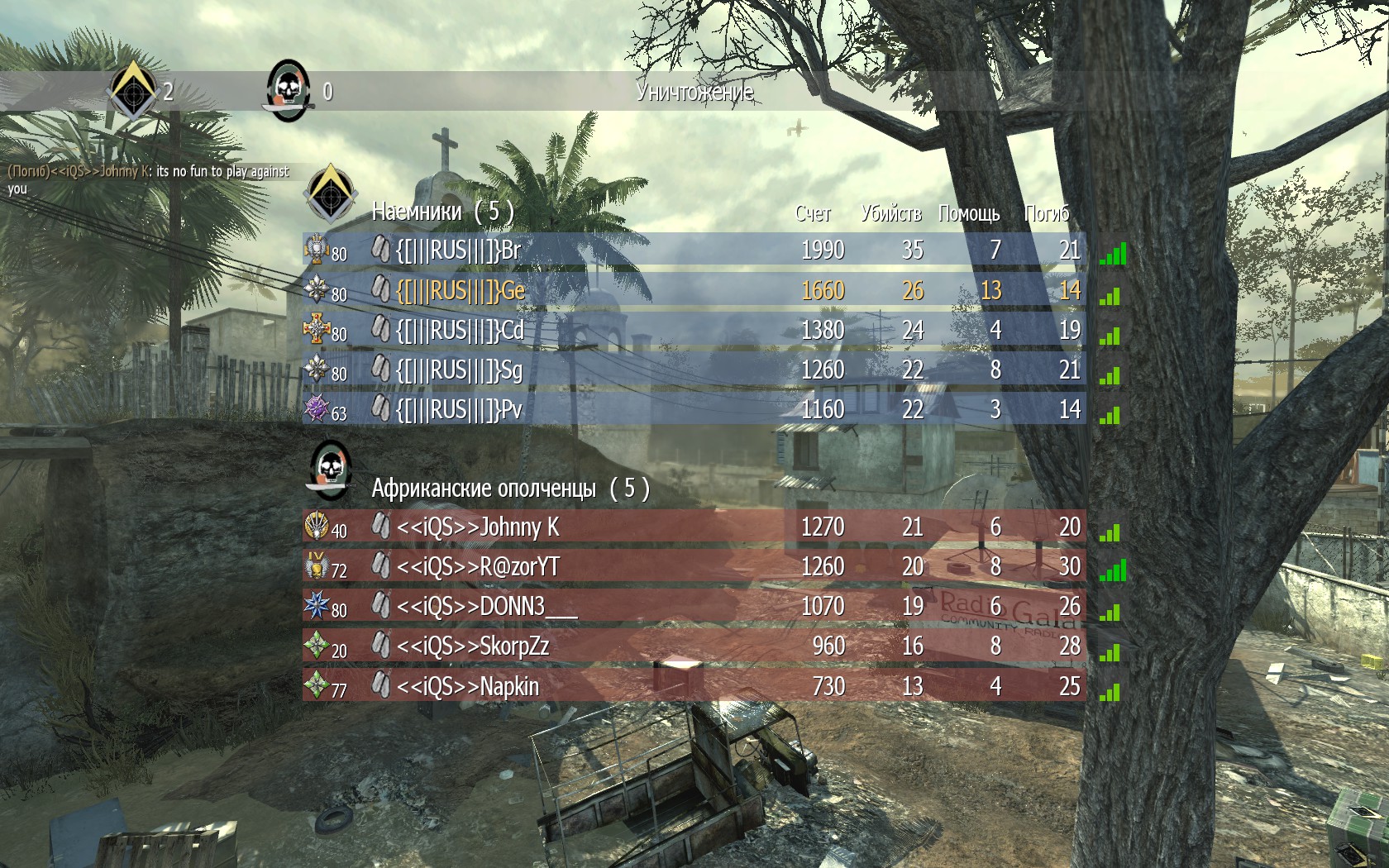Image resolution: width=1389 pixels, height=868 pixels.
Task: Click the Счет column header
Action: click(x=813, y=214)
